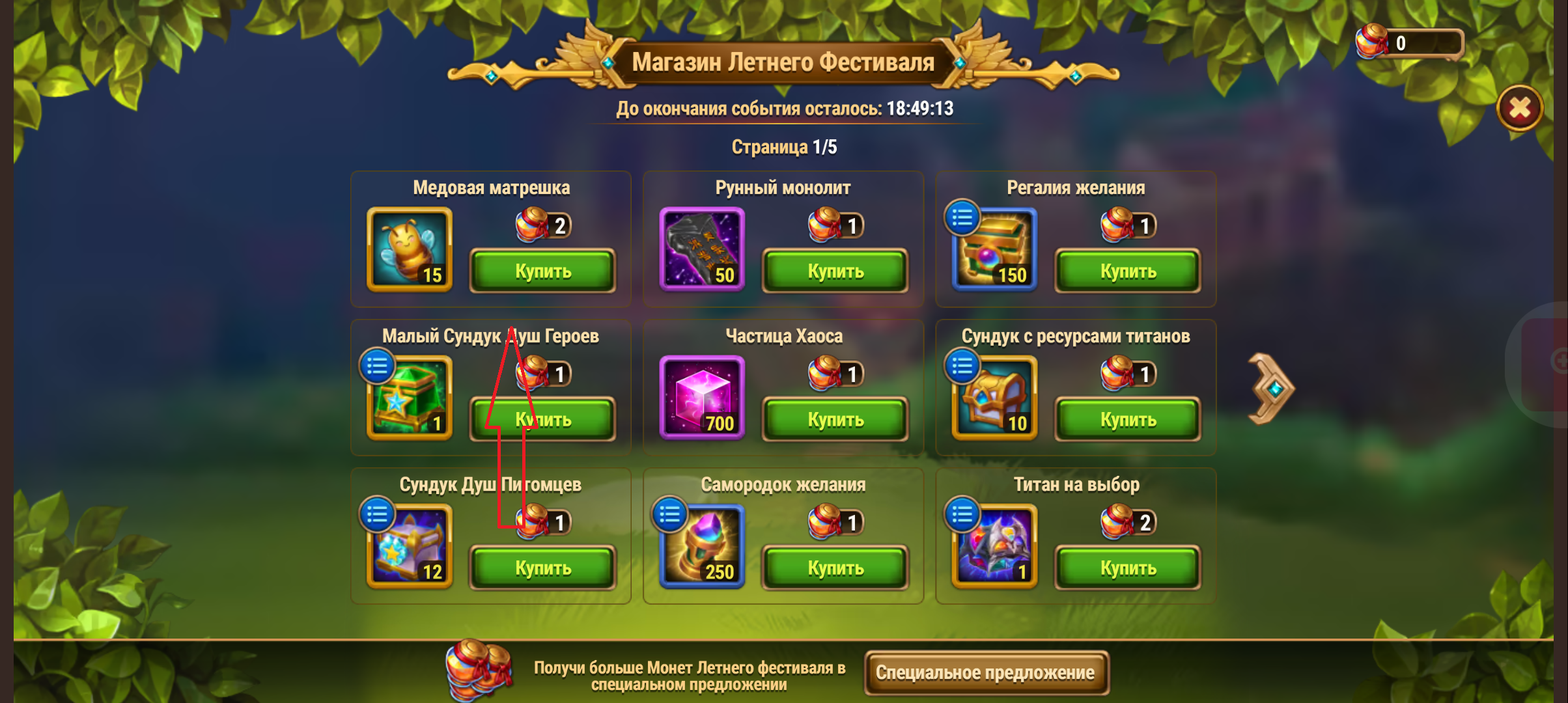Show contents list of Регалия желания
Image resolution: width=1568 pixels, height=703 pixels.
pyautogui.click(x=962, y=218)
